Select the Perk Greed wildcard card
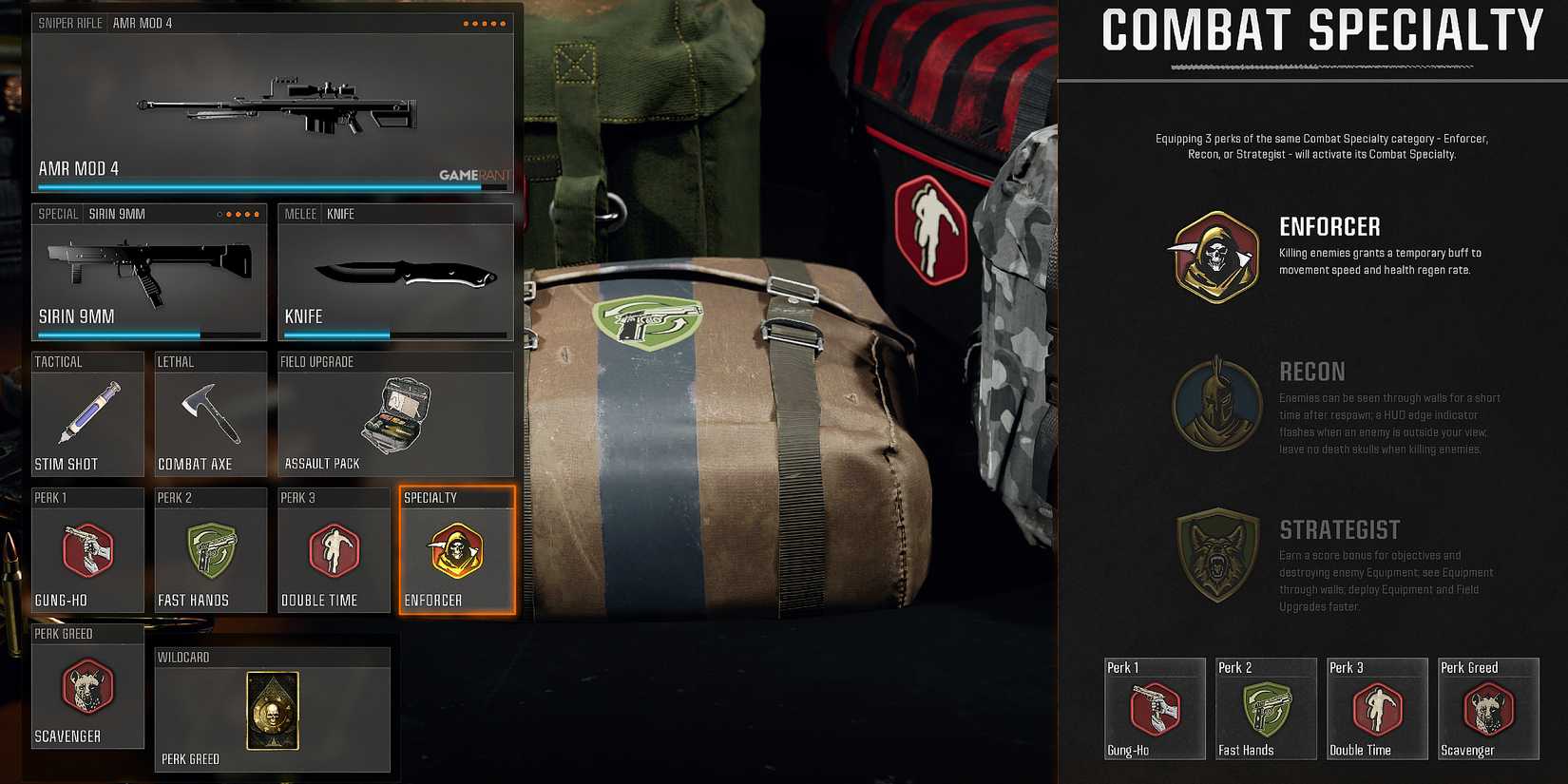1568x784 pixels. (x=272, y=711)
